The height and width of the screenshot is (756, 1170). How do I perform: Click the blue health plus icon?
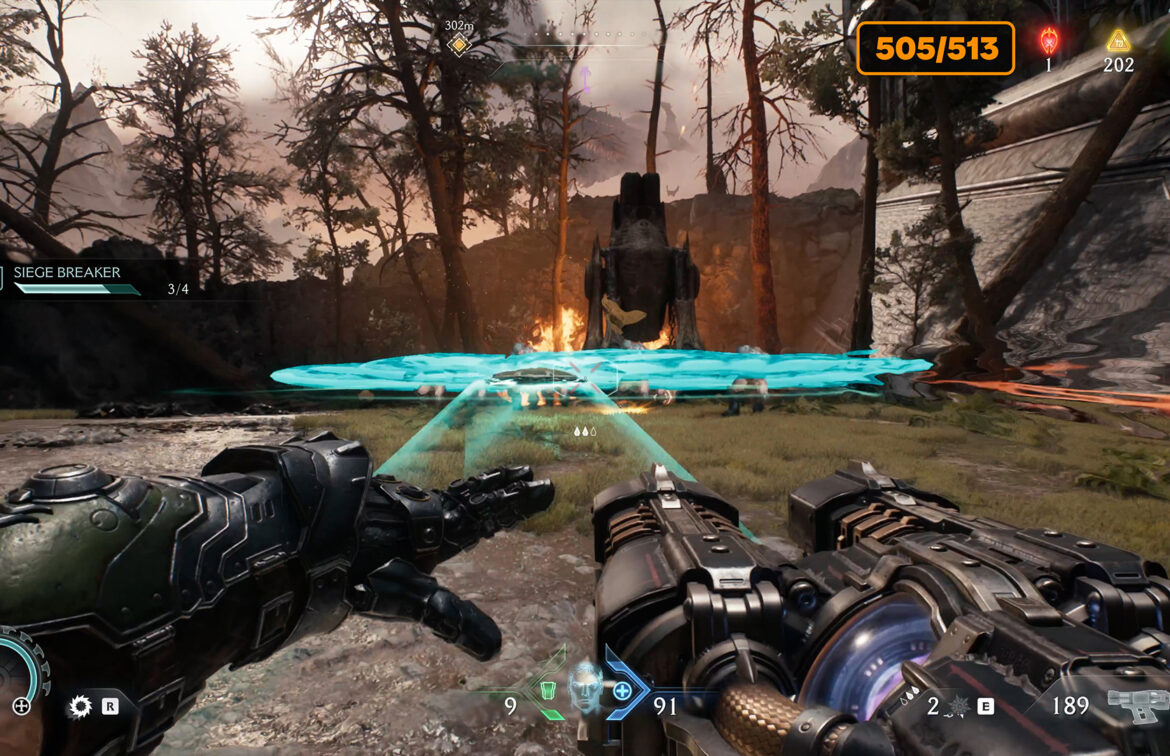622,690
